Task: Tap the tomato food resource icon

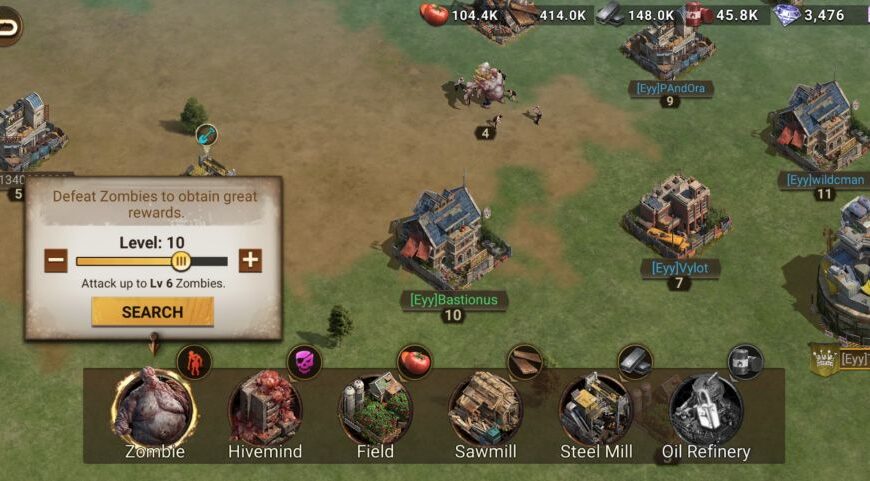Action: pyautogui.click(x=434, y=14)
